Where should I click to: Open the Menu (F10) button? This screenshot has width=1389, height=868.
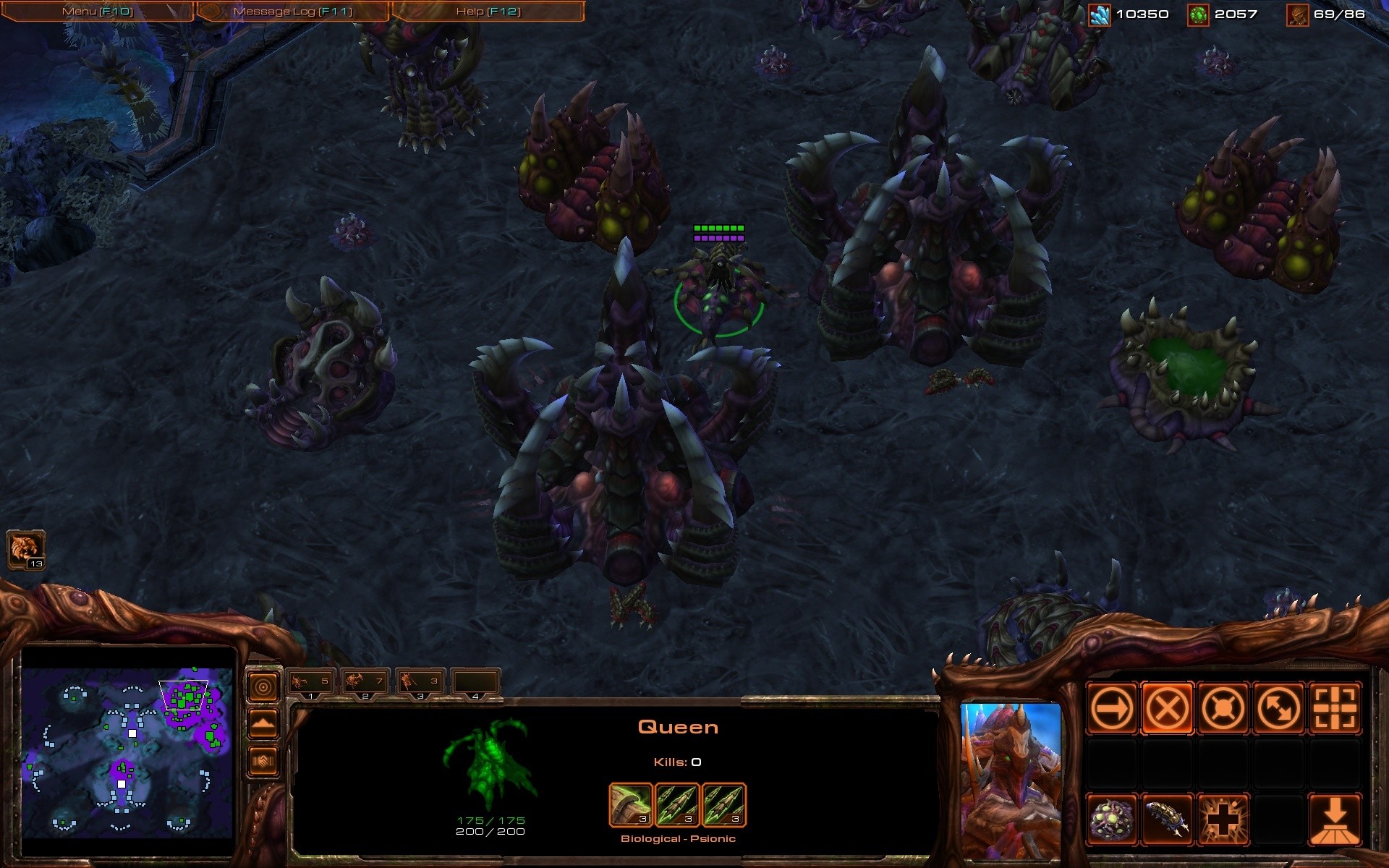[98, 12]
